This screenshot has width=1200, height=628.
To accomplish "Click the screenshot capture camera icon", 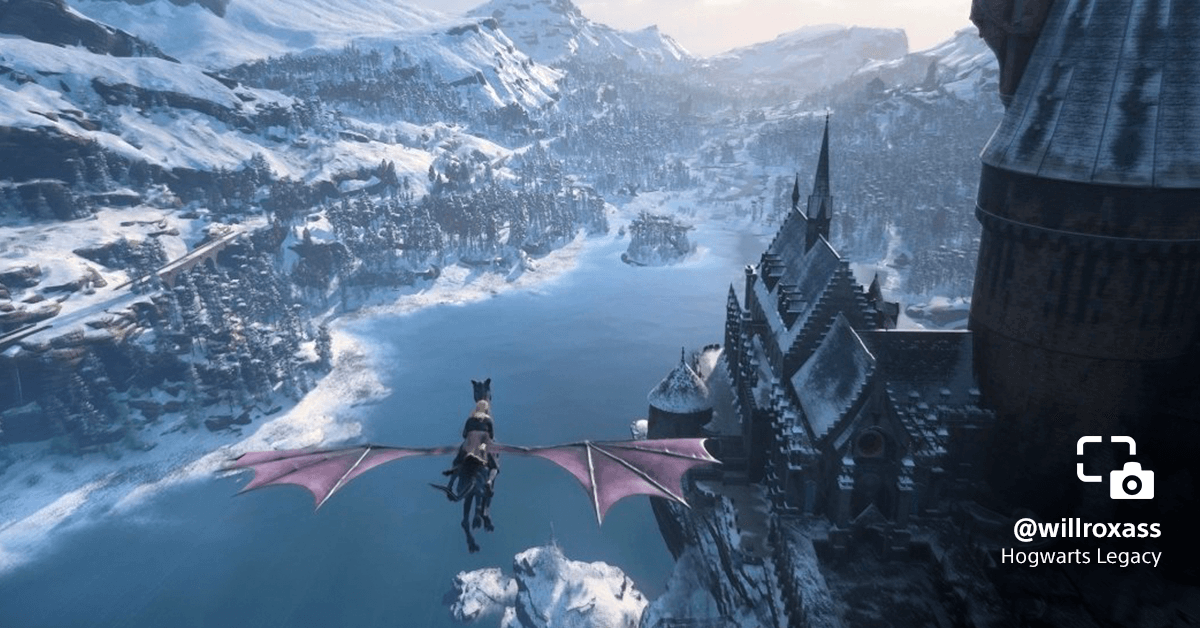I will [x=1115, y=467].
